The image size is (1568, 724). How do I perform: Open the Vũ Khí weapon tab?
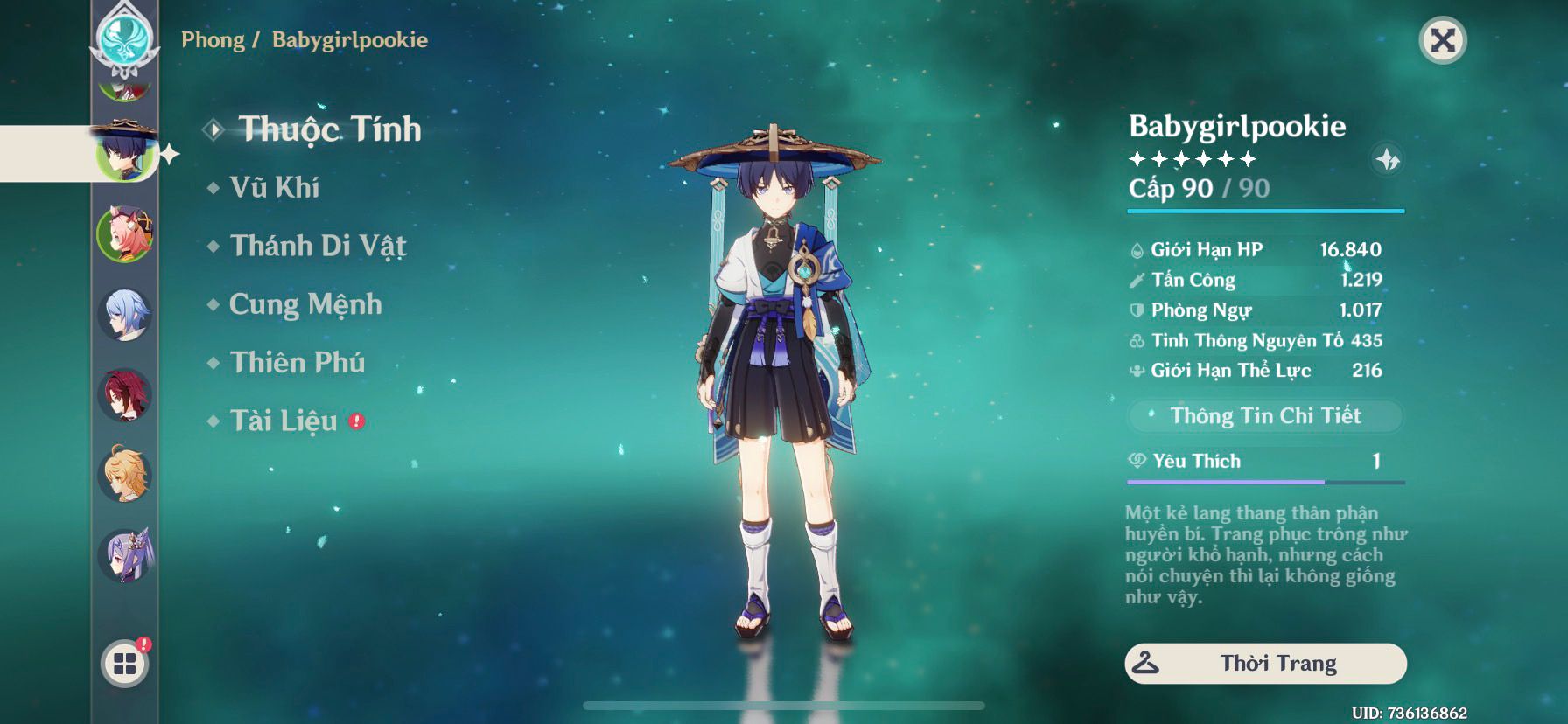tap(274, 187)
